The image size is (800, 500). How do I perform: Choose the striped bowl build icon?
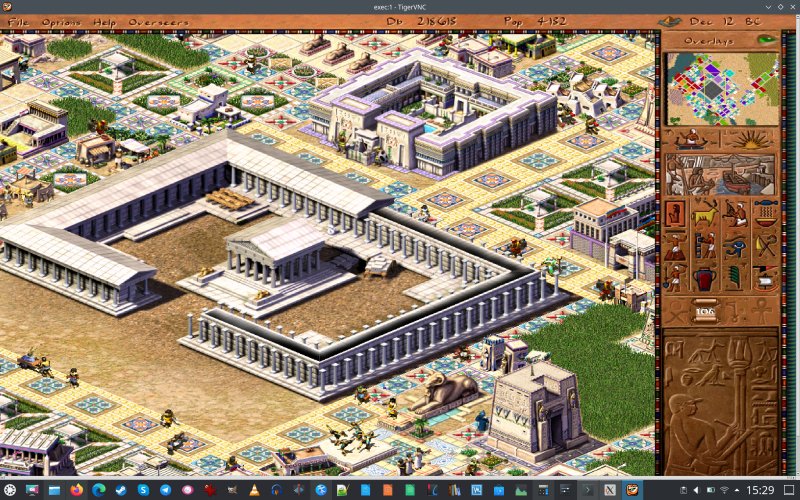(x=765, y=213)
